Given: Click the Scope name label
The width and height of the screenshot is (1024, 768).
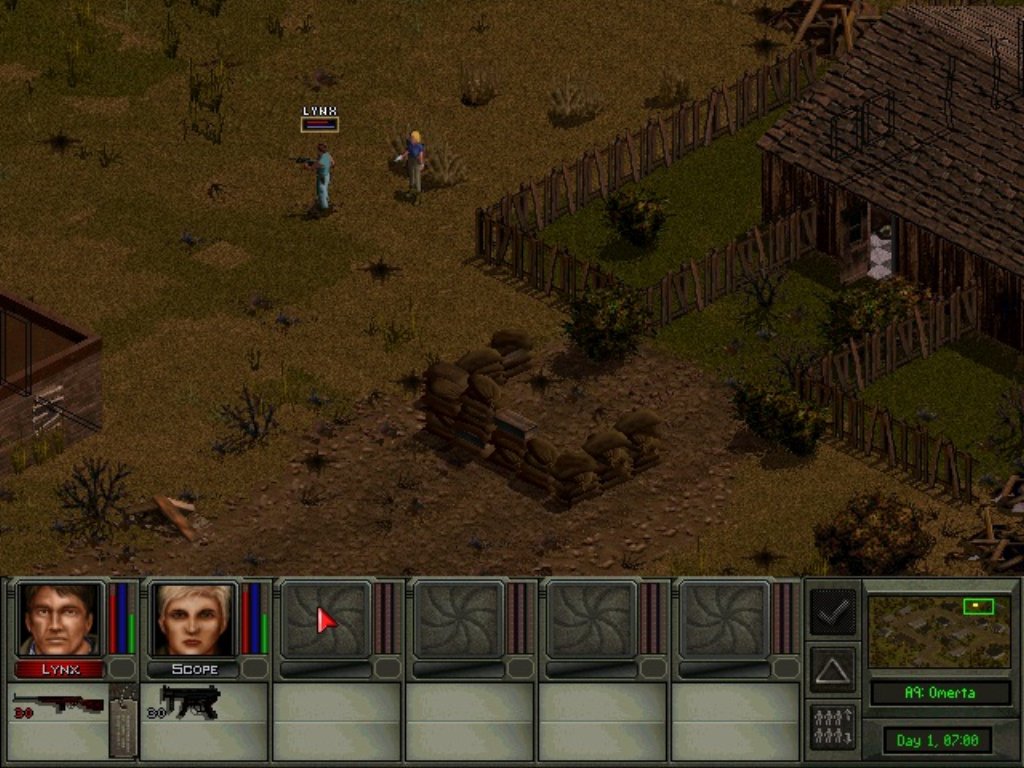Looking at the screenshot, I should (193, 669).
